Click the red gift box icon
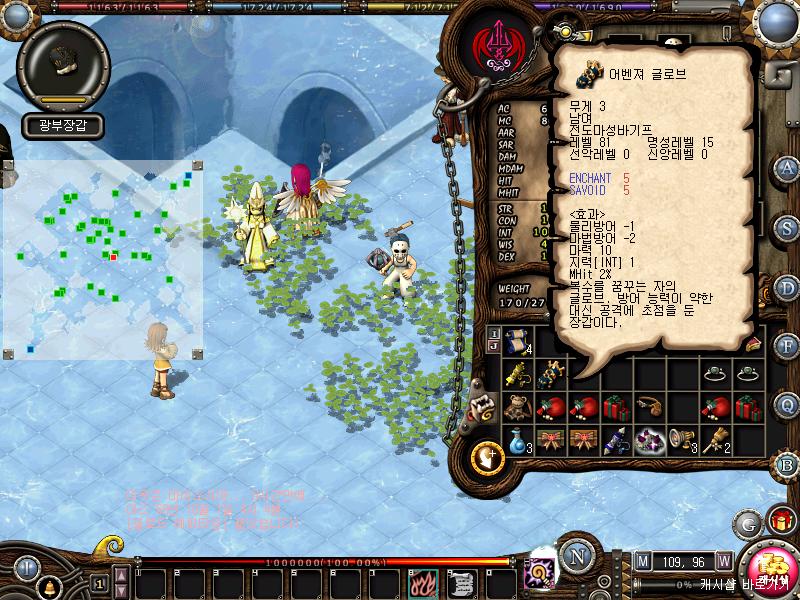The width and height of the screenshot is (800, 600). [781, 521]
